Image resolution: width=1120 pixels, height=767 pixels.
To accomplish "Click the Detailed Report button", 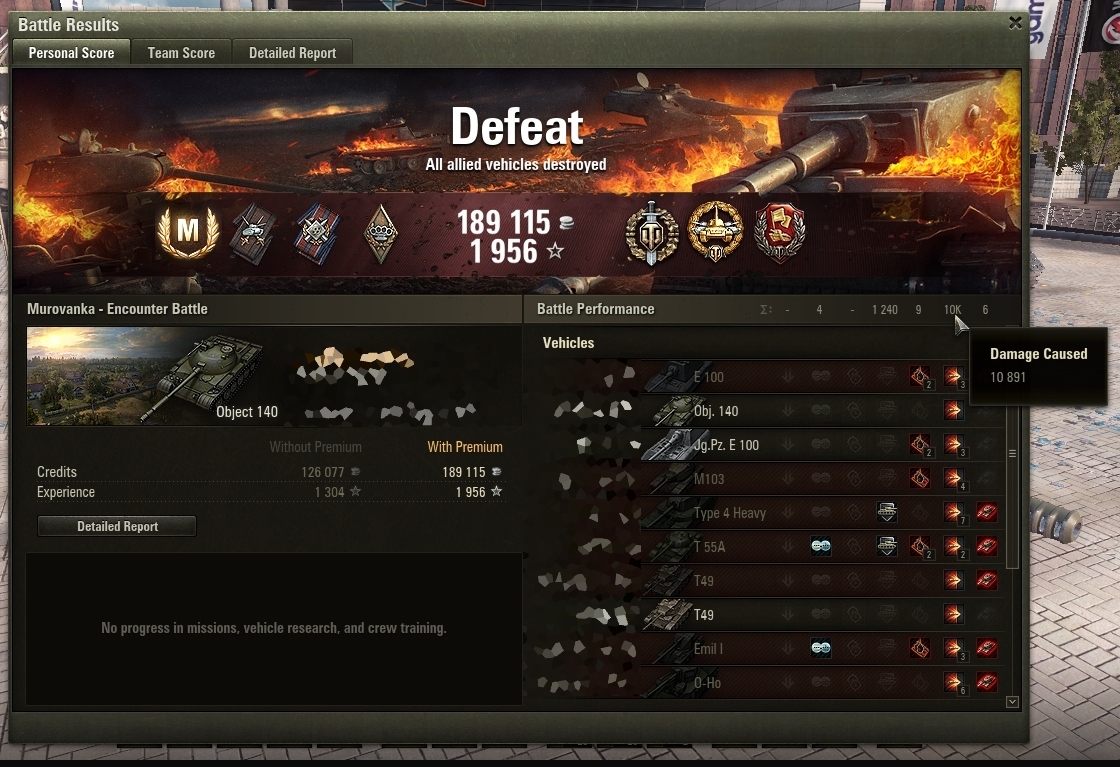I will coord(117,526).
